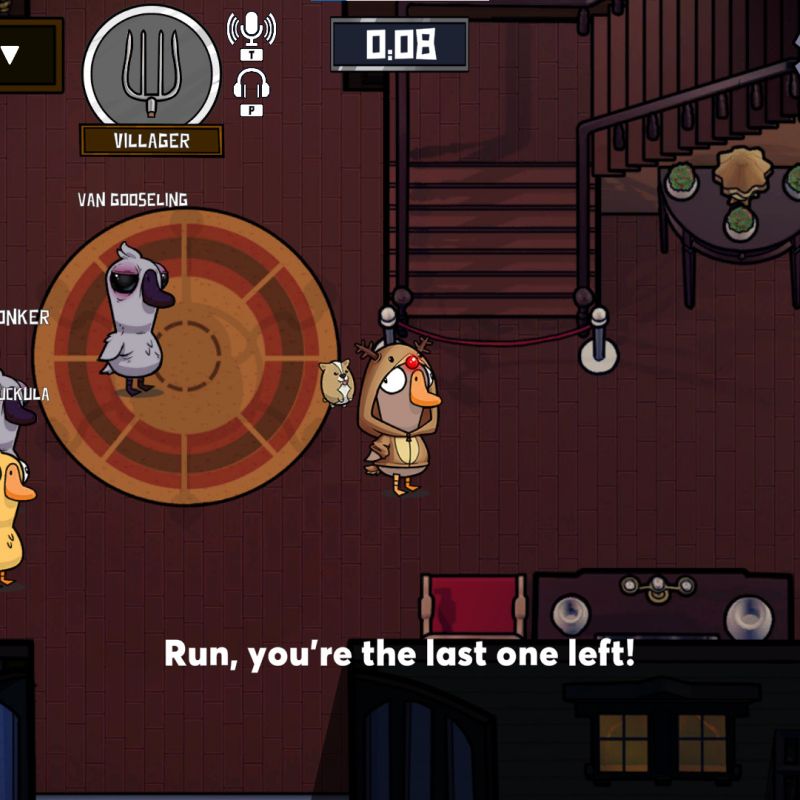Open the Villager role pitchfork icon
Screen dimensions: 800x800
point(151,68)
